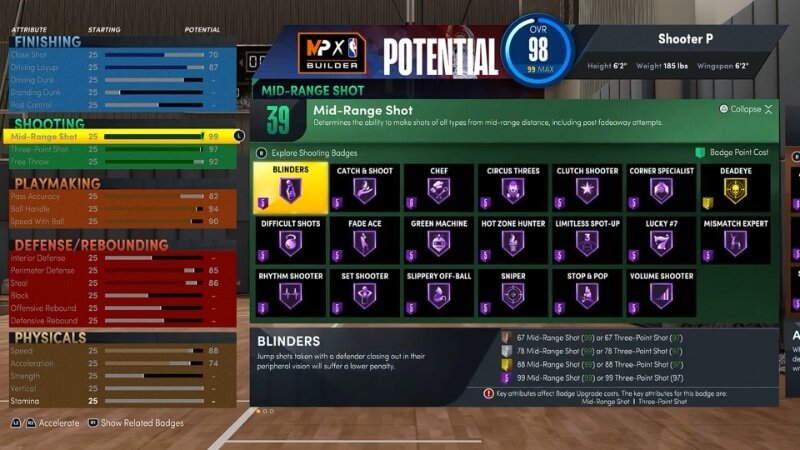Choose the Green Machine badge

click(438, 240)
